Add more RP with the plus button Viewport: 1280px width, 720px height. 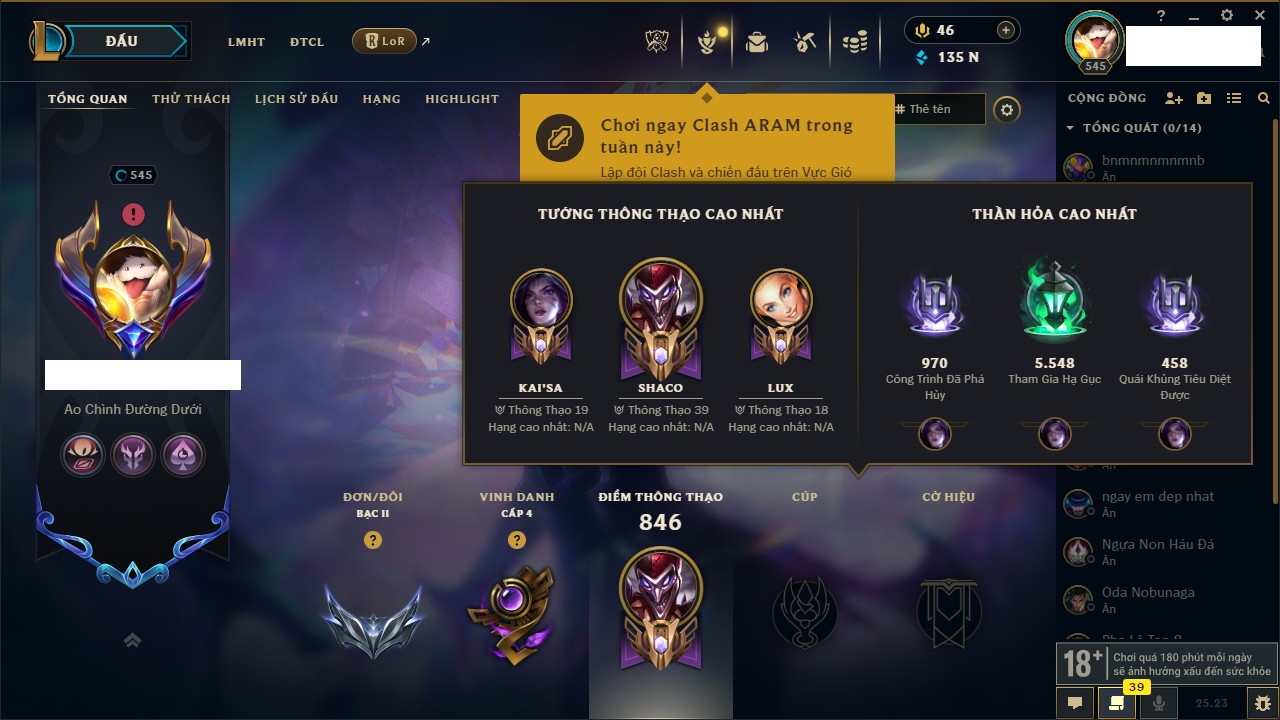1006,30
